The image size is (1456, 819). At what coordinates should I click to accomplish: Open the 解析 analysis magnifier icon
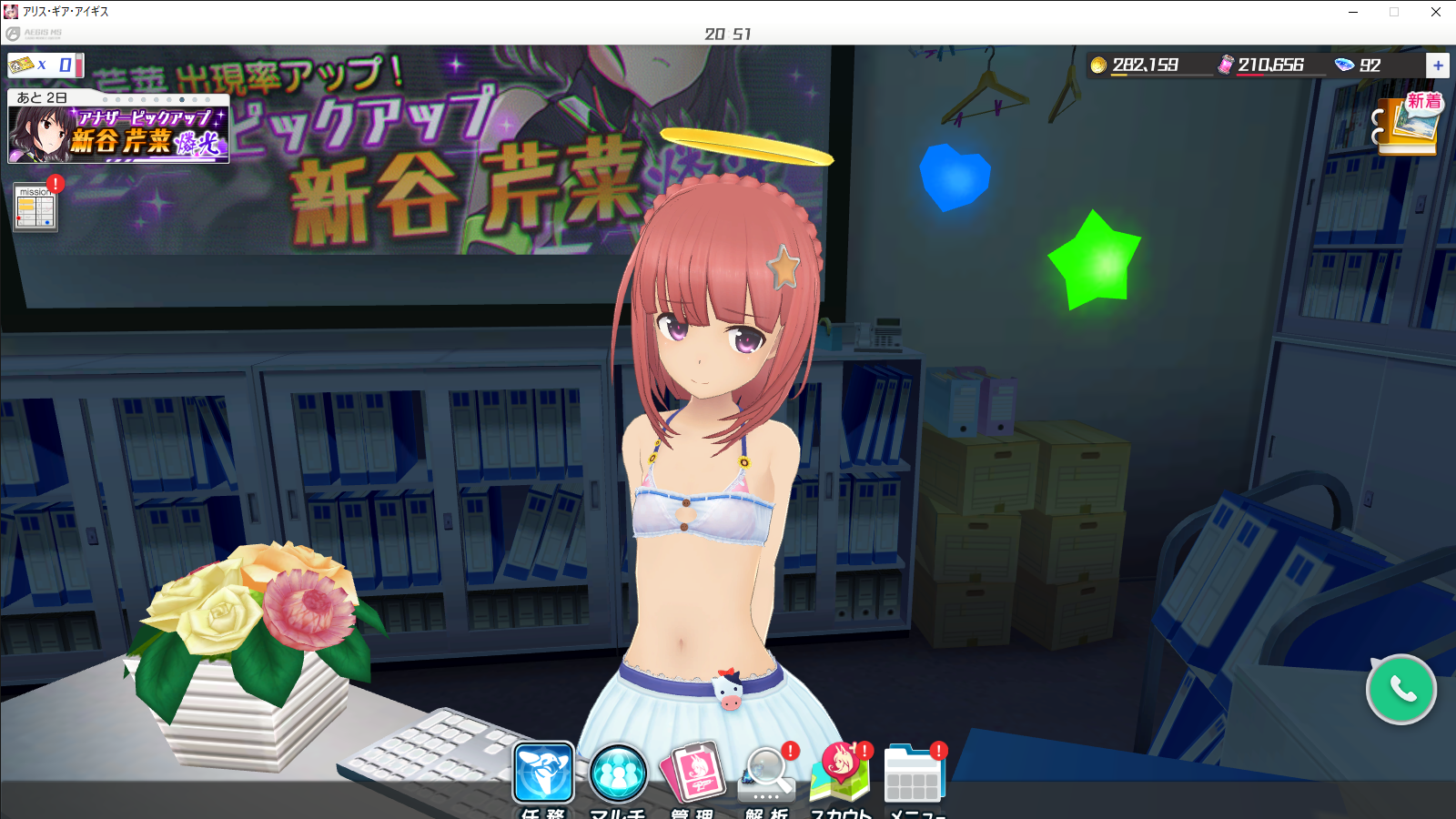click(768, 774)
